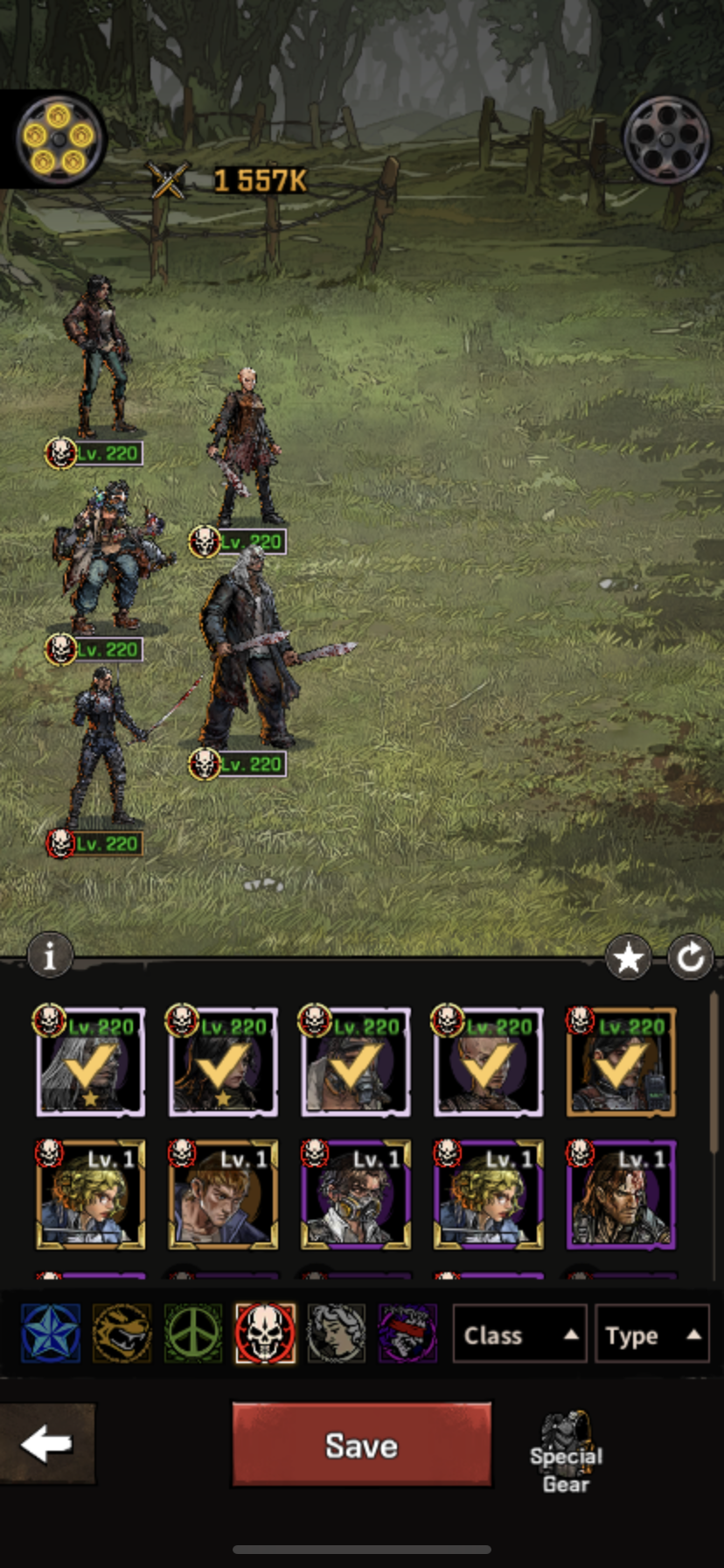Filter heroes by the green peace-sign faction
The image size is (724, 1568).
click(193, 1333)
